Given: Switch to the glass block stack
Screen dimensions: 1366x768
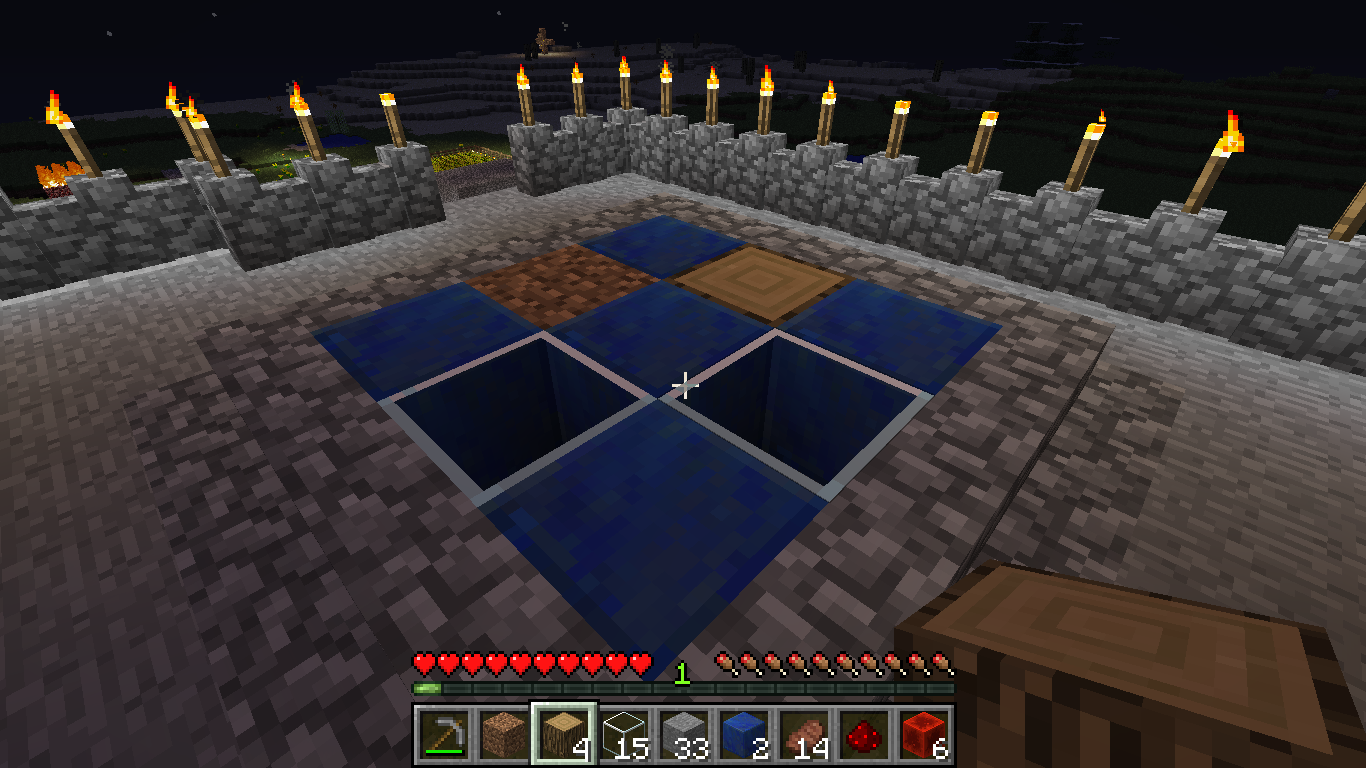Looking at the screenshot, I should coord(624,734).
